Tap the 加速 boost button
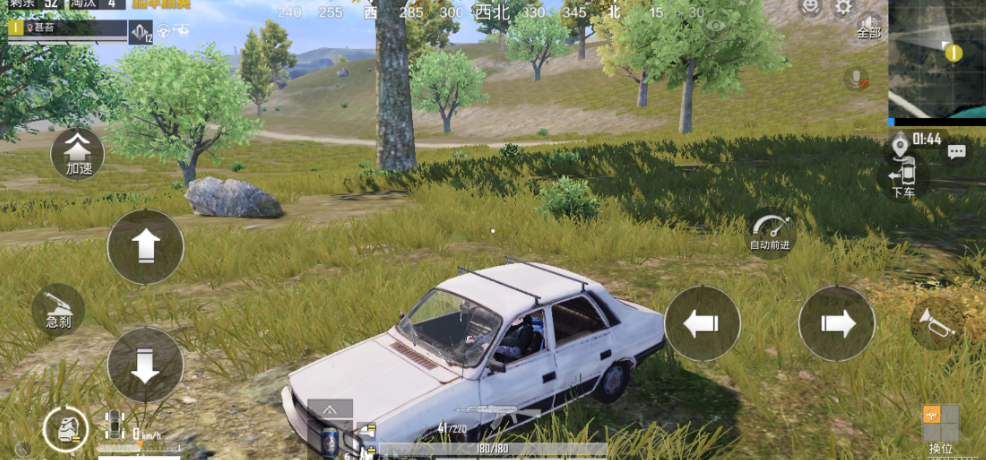Viewport: 986px width, 460px height. click(77, 153)
